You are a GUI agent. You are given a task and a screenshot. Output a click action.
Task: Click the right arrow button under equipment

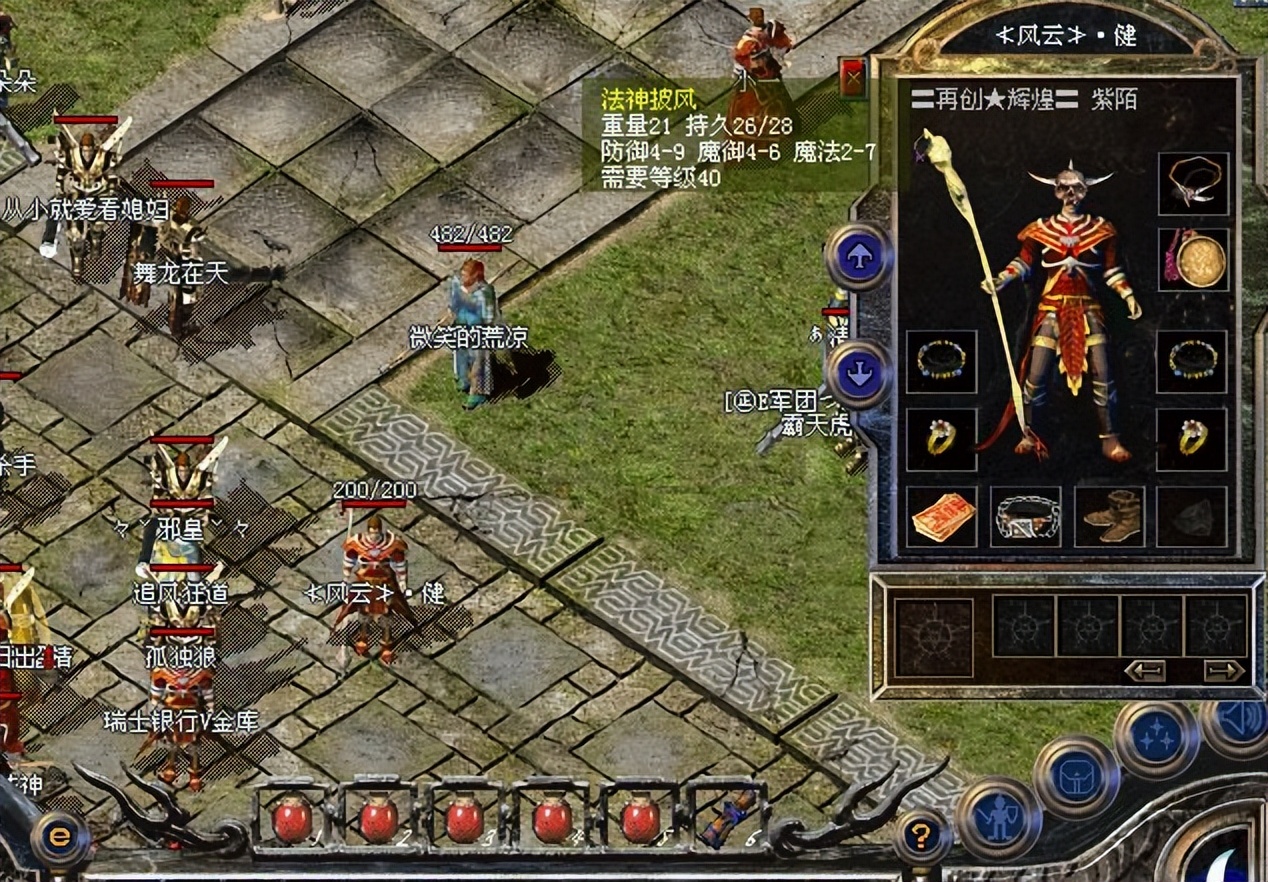pyautogui.click(x=1223, y=670)
